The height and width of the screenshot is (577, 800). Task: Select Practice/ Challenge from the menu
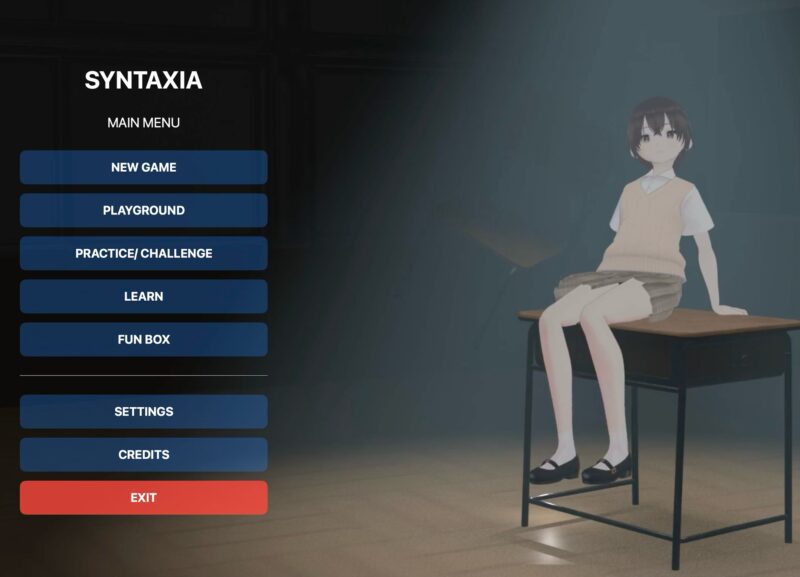click(x=143, y=253)
